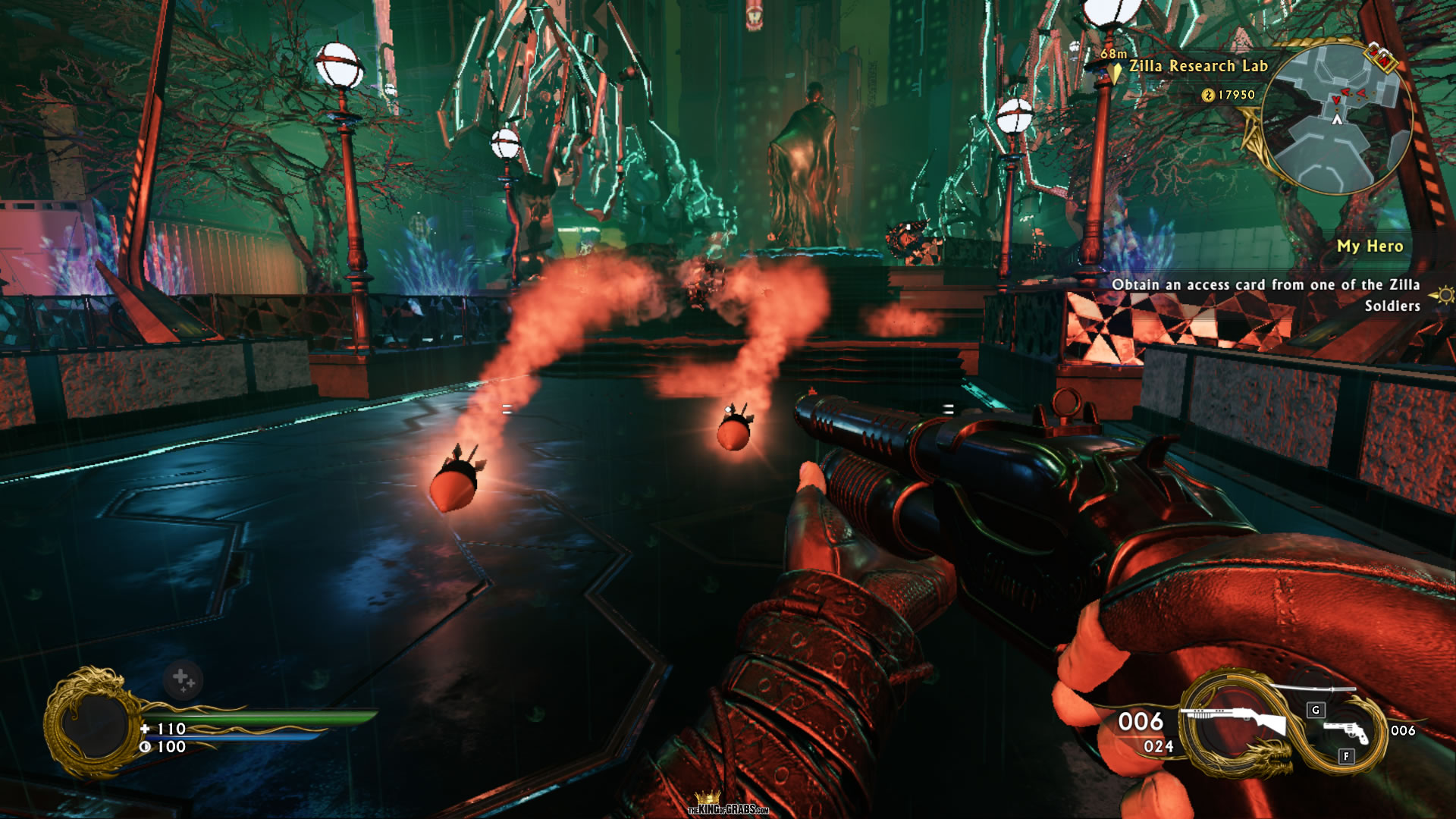Open the My Hero quest tracker
The height and width of the screenshot is (819, 1456).
(1370, 246)
